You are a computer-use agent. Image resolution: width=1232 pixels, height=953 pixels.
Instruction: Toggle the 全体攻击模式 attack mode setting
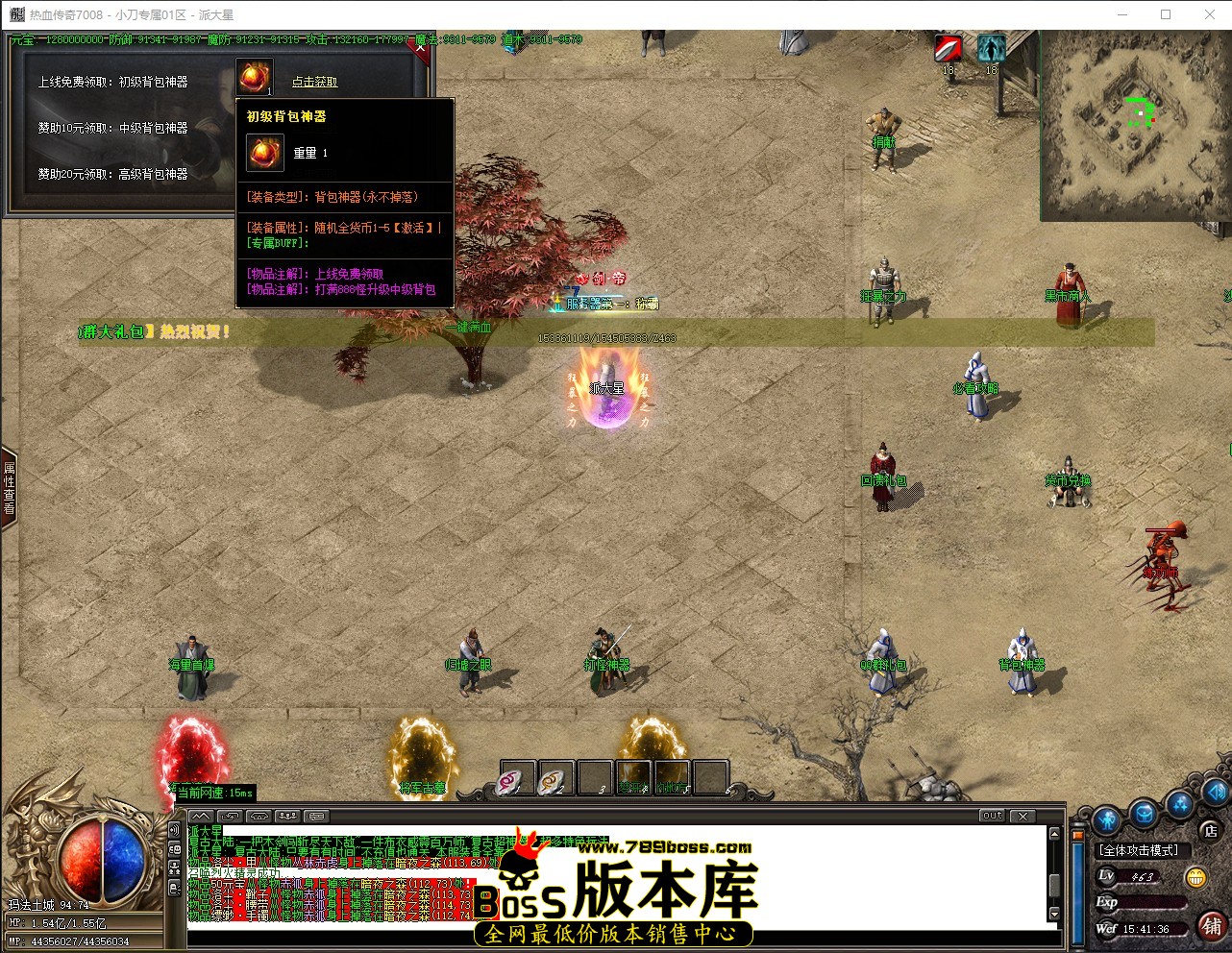point(1139,849)
